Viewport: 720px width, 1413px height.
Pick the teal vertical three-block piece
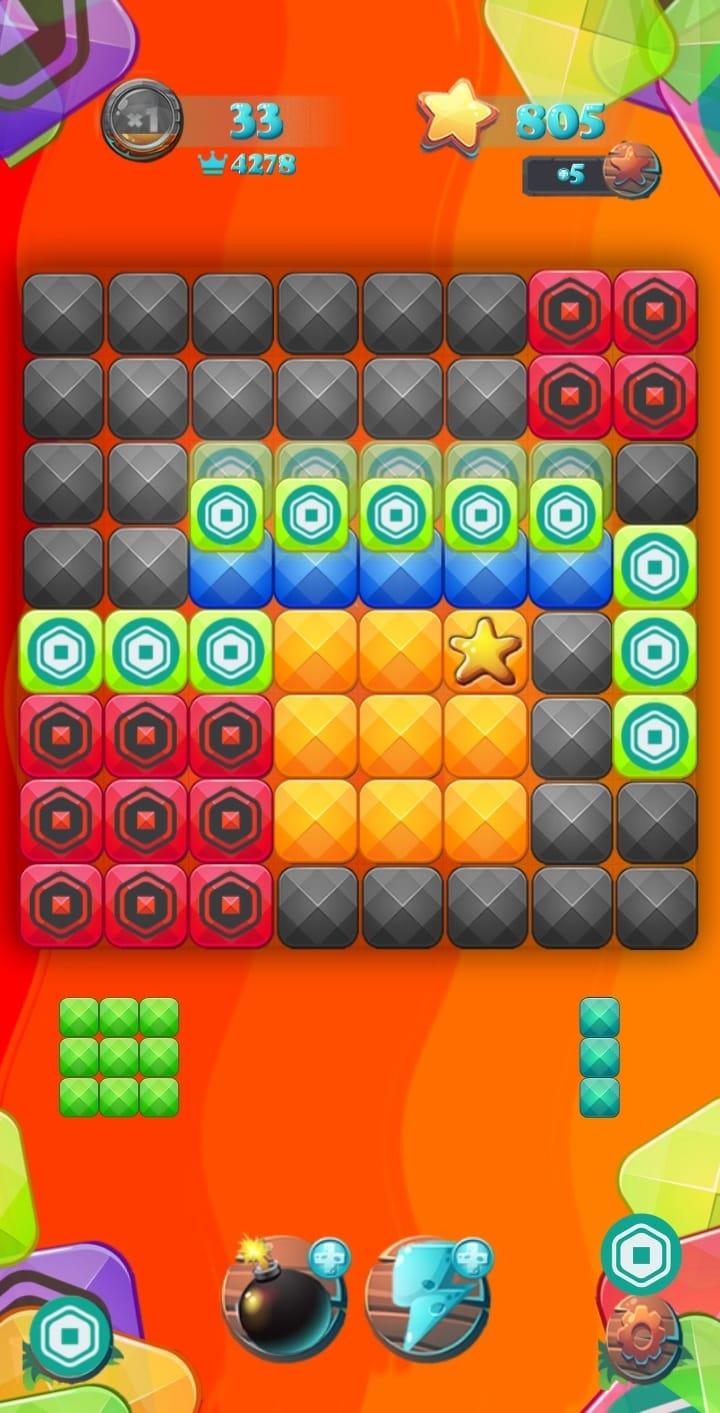(599, 1057)
